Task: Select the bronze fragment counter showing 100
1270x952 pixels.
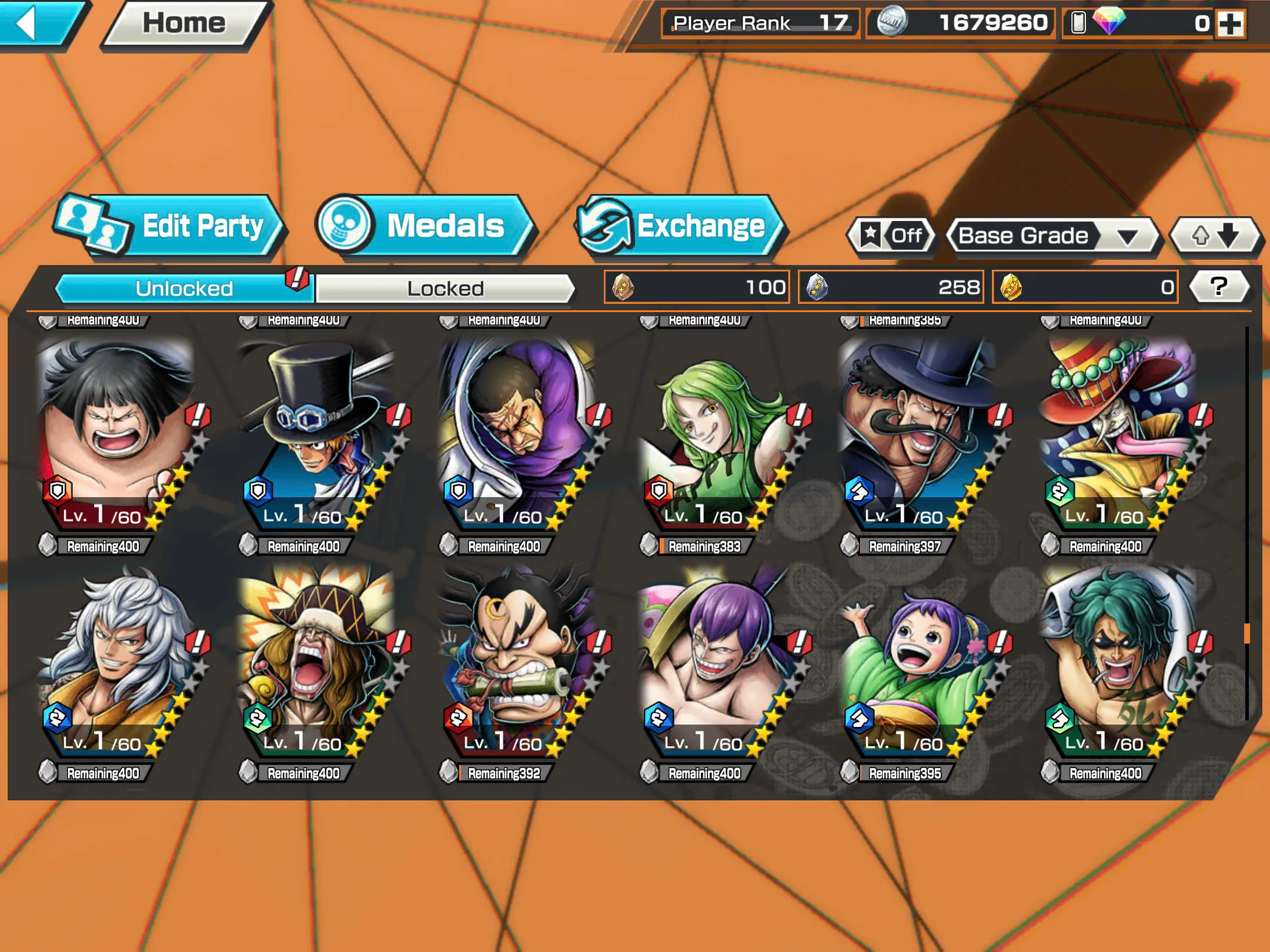Action: (697, 287)
